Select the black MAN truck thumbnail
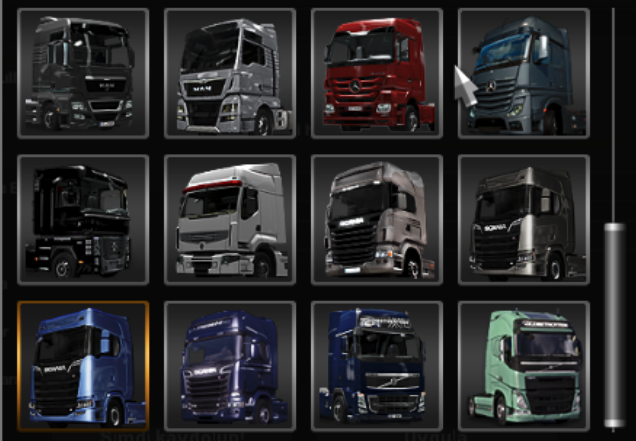The width and height of the screenshot is (636, 441). pyautogui.click(x=83, y=73)
